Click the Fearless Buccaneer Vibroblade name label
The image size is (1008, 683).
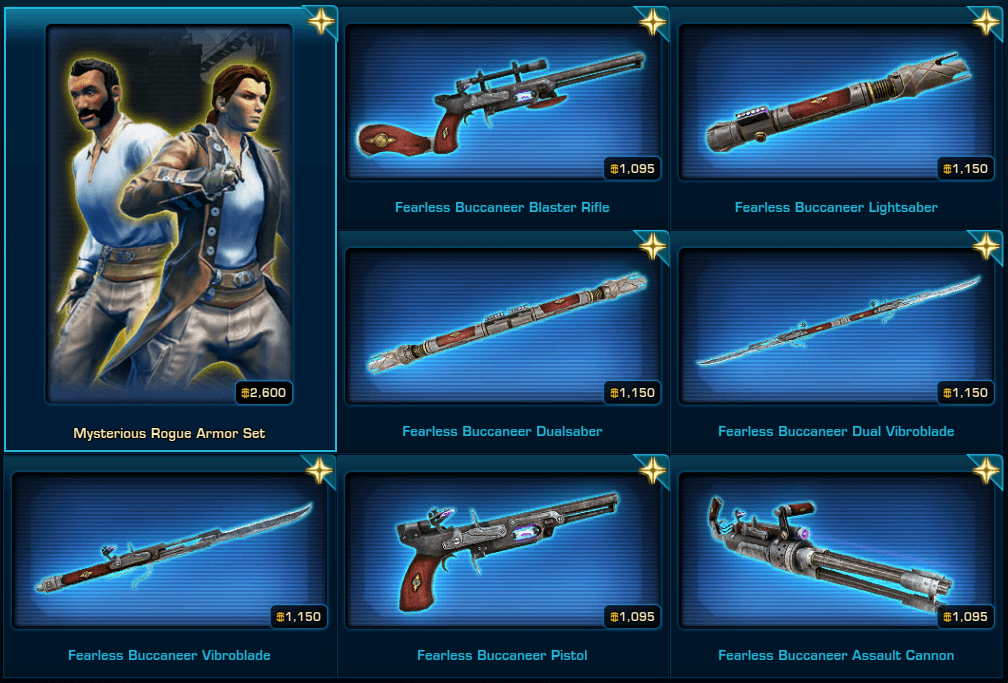(x=169, y=656)
